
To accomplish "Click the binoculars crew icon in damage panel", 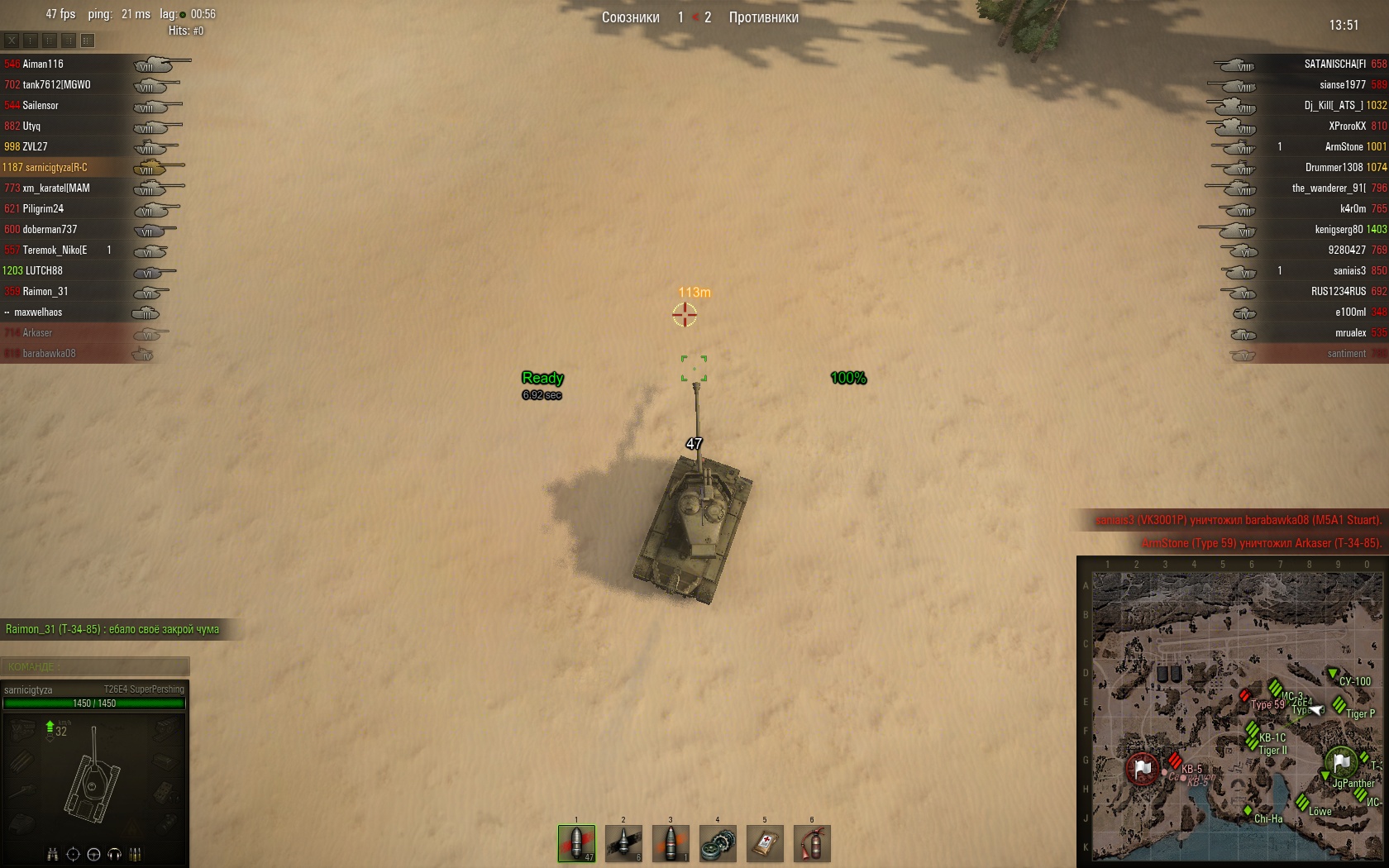I will [52, 854].
